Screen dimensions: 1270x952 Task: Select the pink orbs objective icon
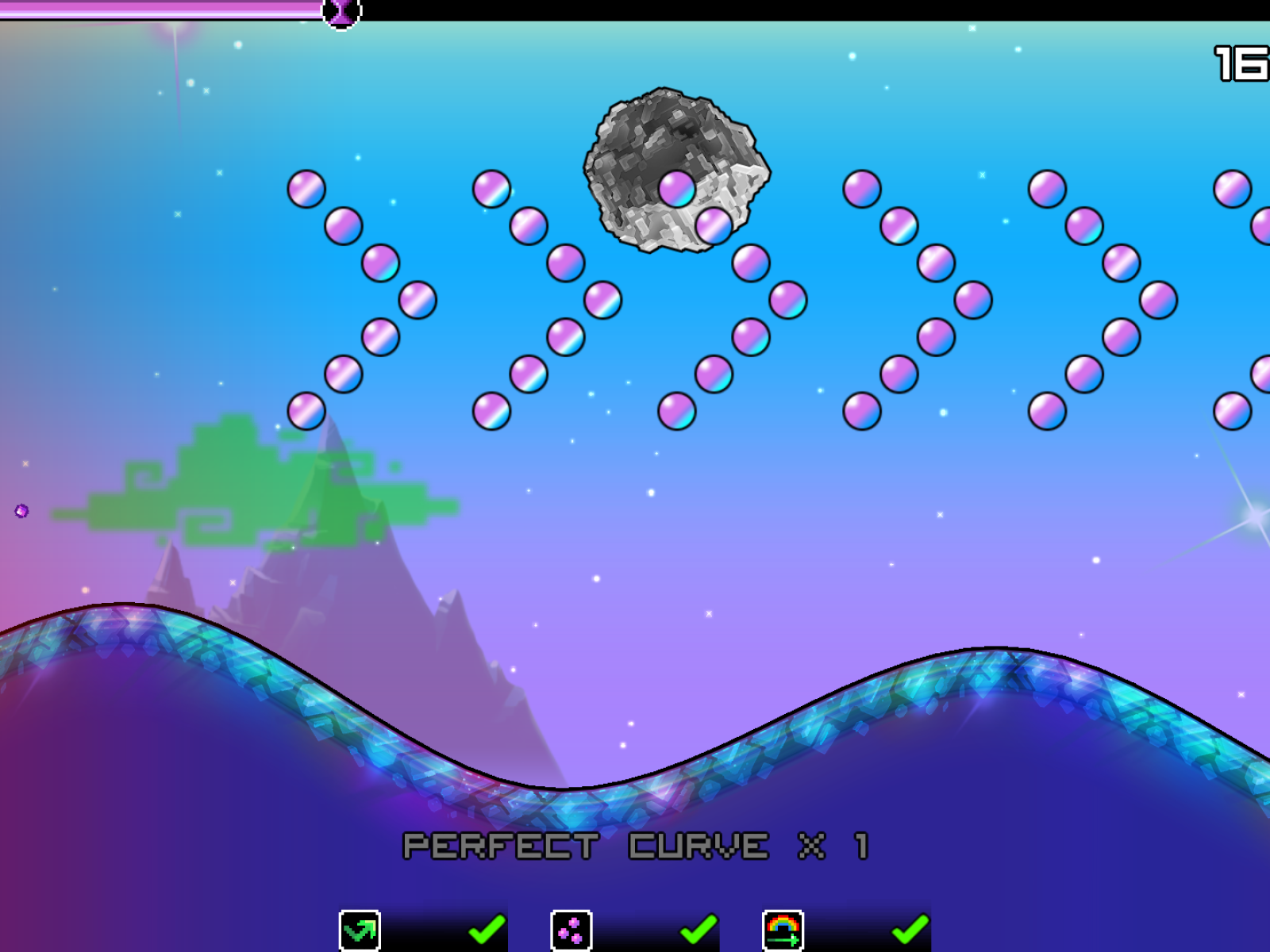pyautogui.click(x=571, y=930)
